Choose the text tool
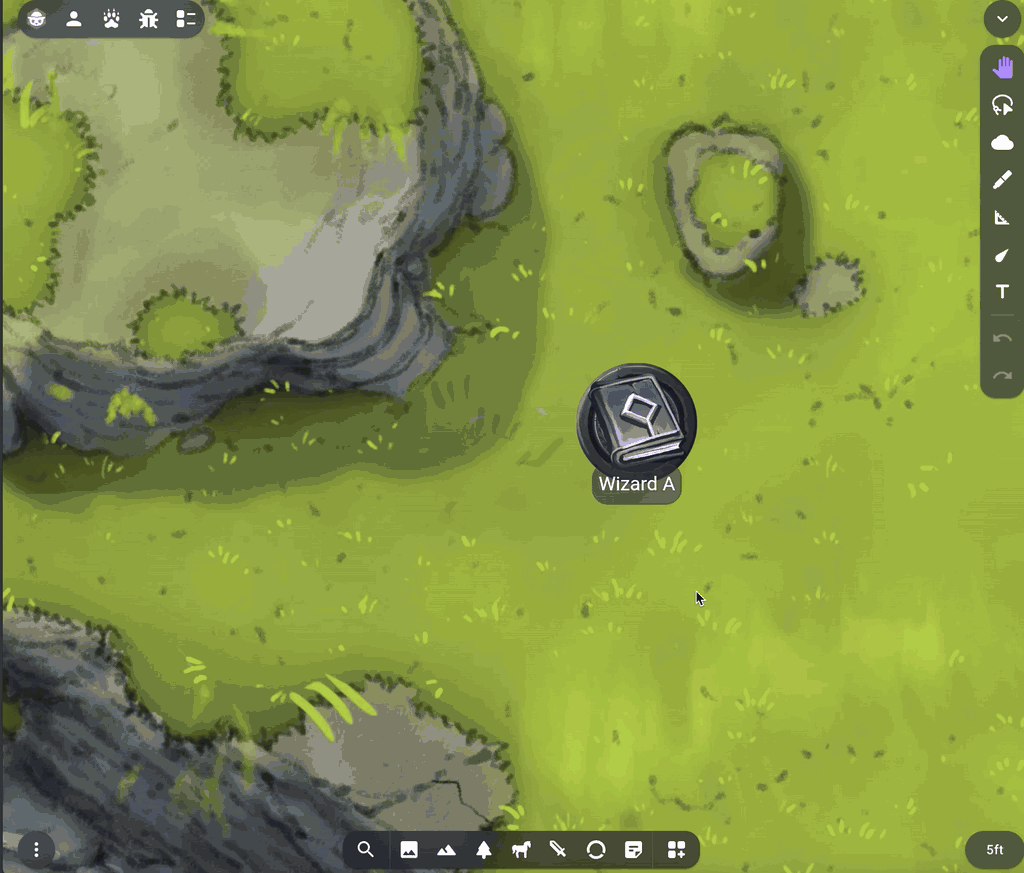Screen dimensions: 1024x873 tap(1002, 292)
